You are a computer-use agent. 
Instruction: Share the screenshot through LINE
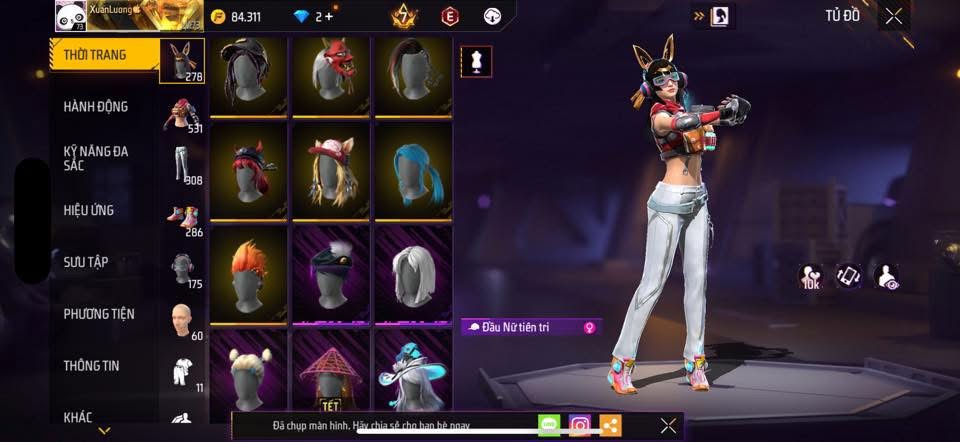[549, 425]
